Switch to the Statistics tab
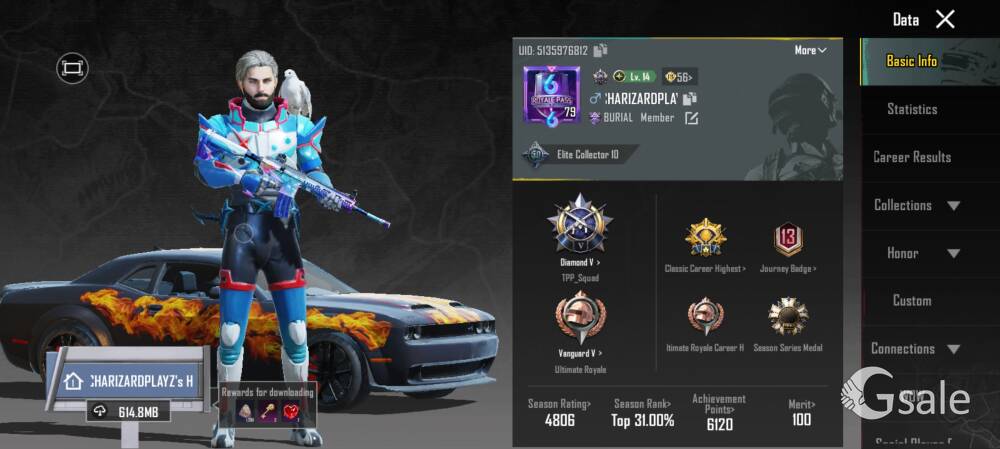1000x449 pixels. (911, 109)
